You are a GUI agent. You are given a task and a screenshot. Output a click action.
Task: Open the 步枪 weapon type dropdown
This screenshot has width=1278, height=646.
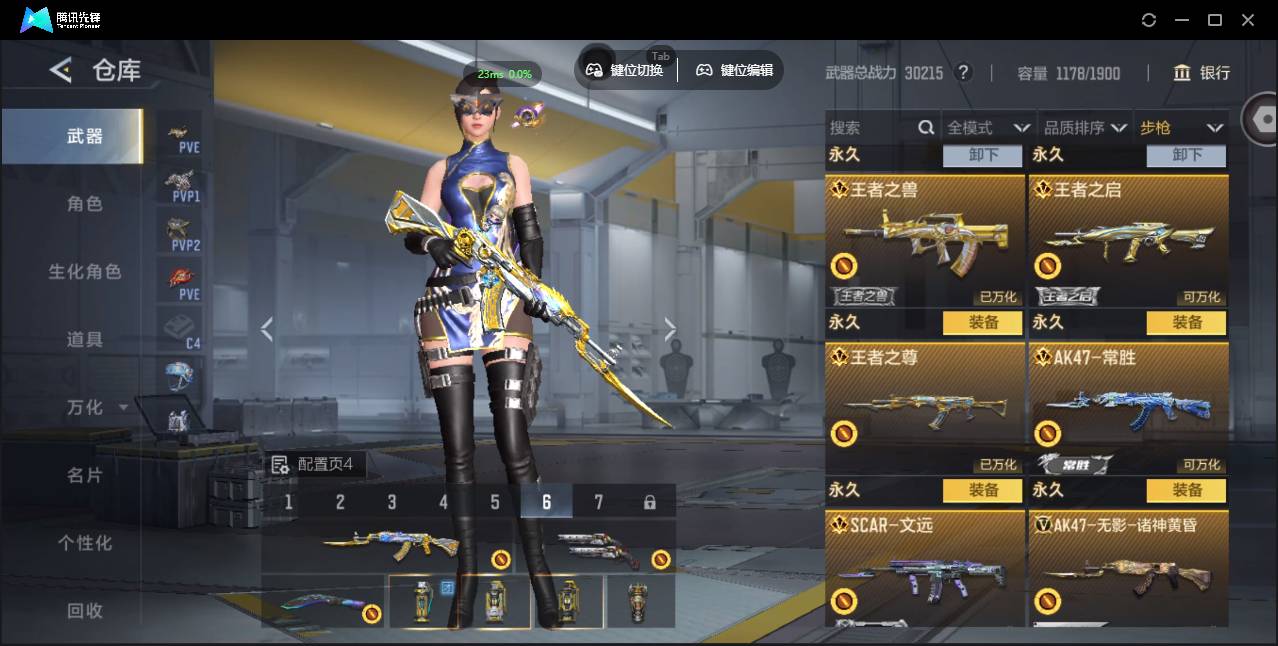1181,128
